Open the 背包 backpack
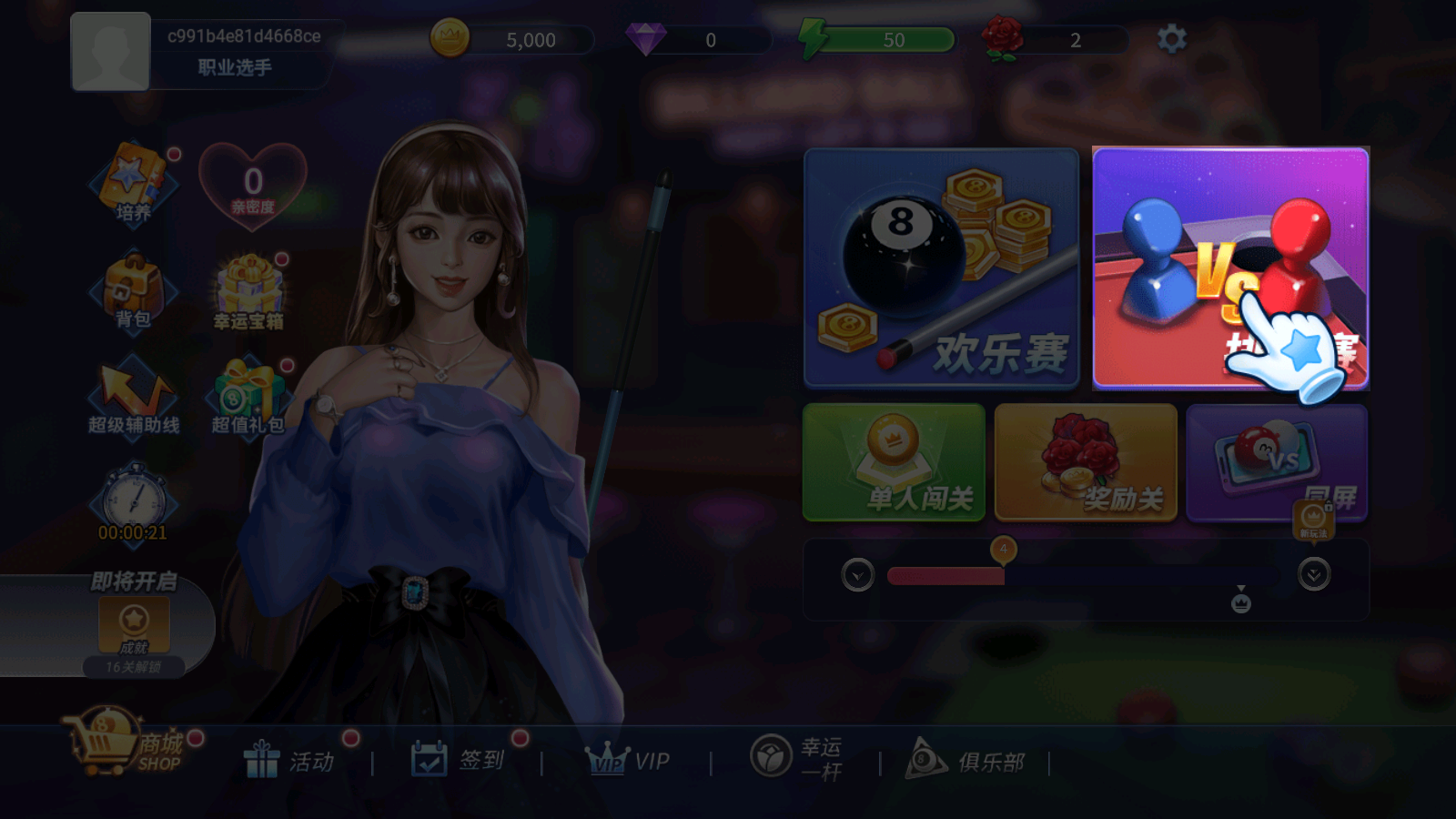 pos(133,296)
